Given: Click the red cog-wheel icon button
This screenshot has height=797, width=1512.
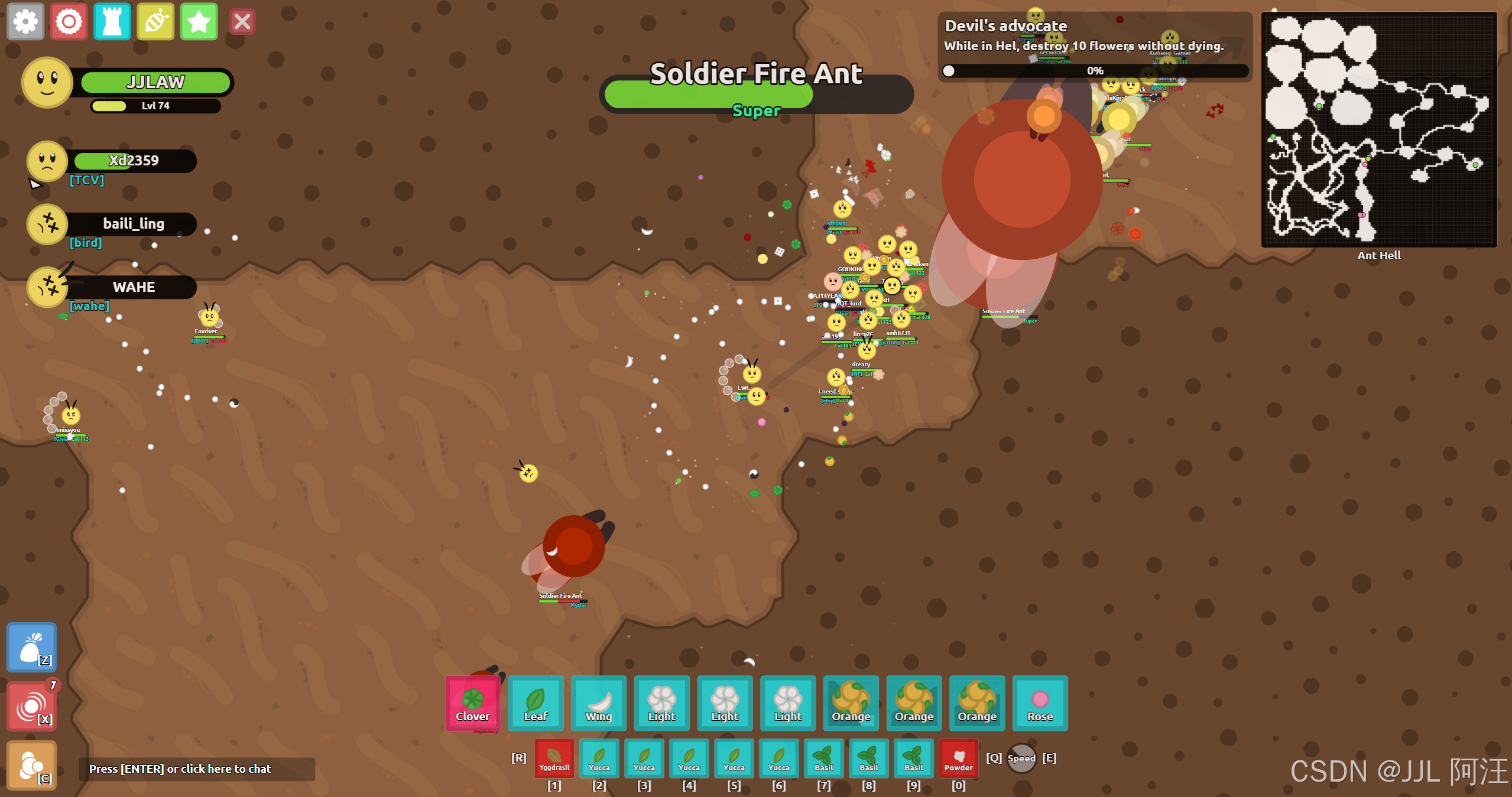Looking at the screenshot, I should click(69, 22).
